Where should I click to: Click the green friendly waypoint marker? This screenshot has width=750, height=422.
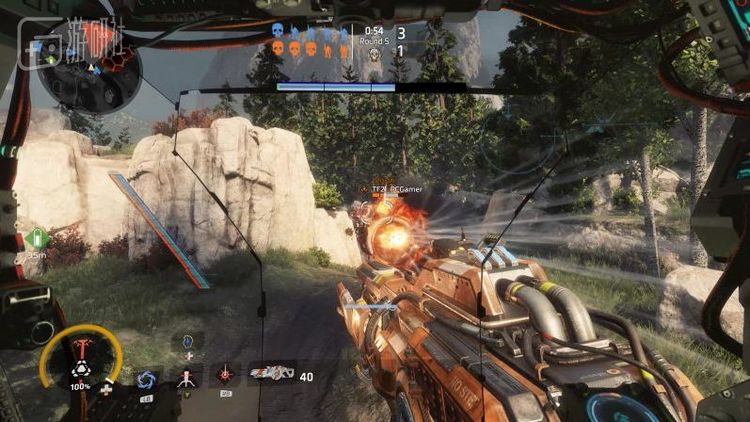[37, 238]
